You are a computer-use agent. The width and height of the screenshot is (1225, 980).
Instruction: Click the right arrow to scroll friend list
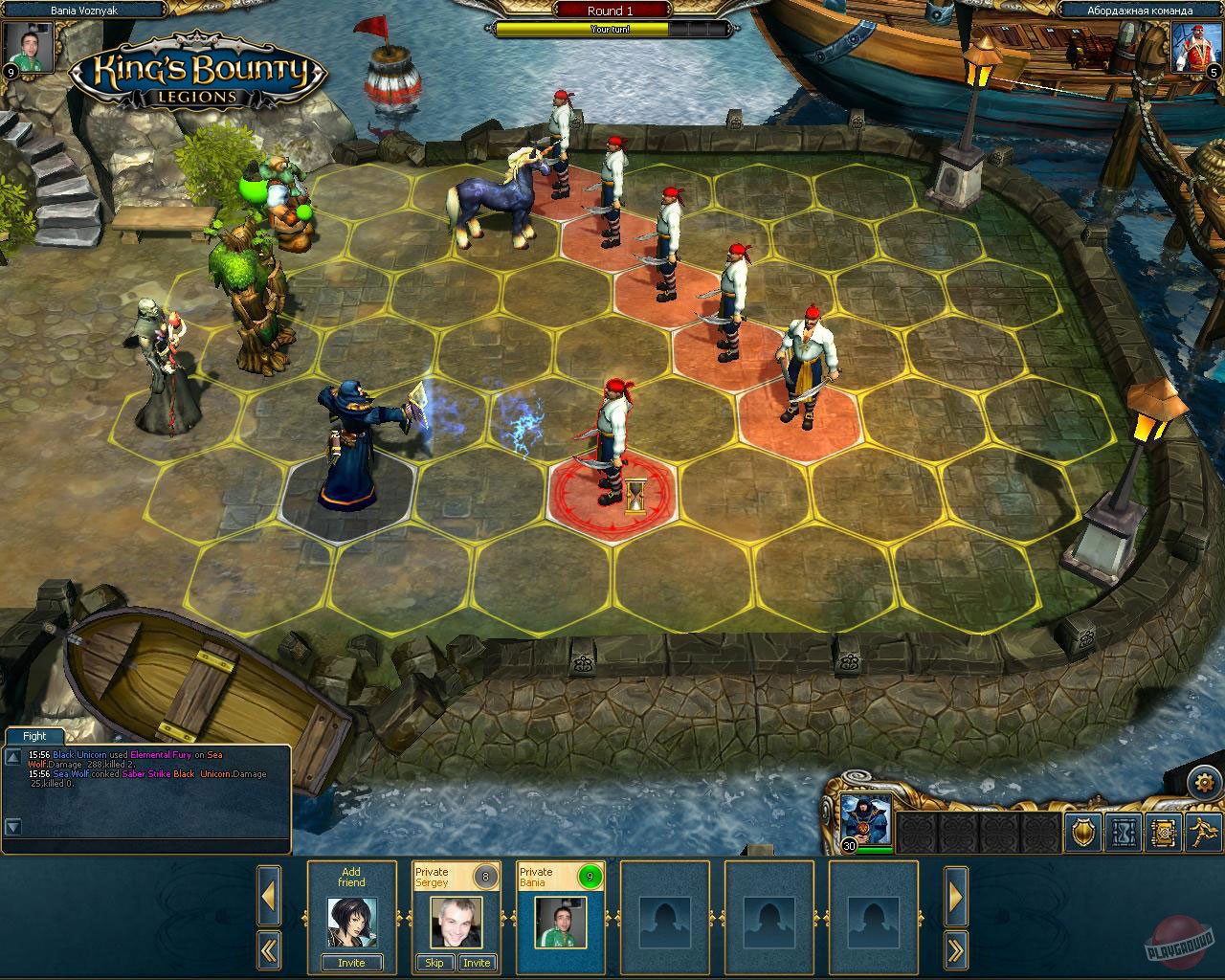[956, 897]
